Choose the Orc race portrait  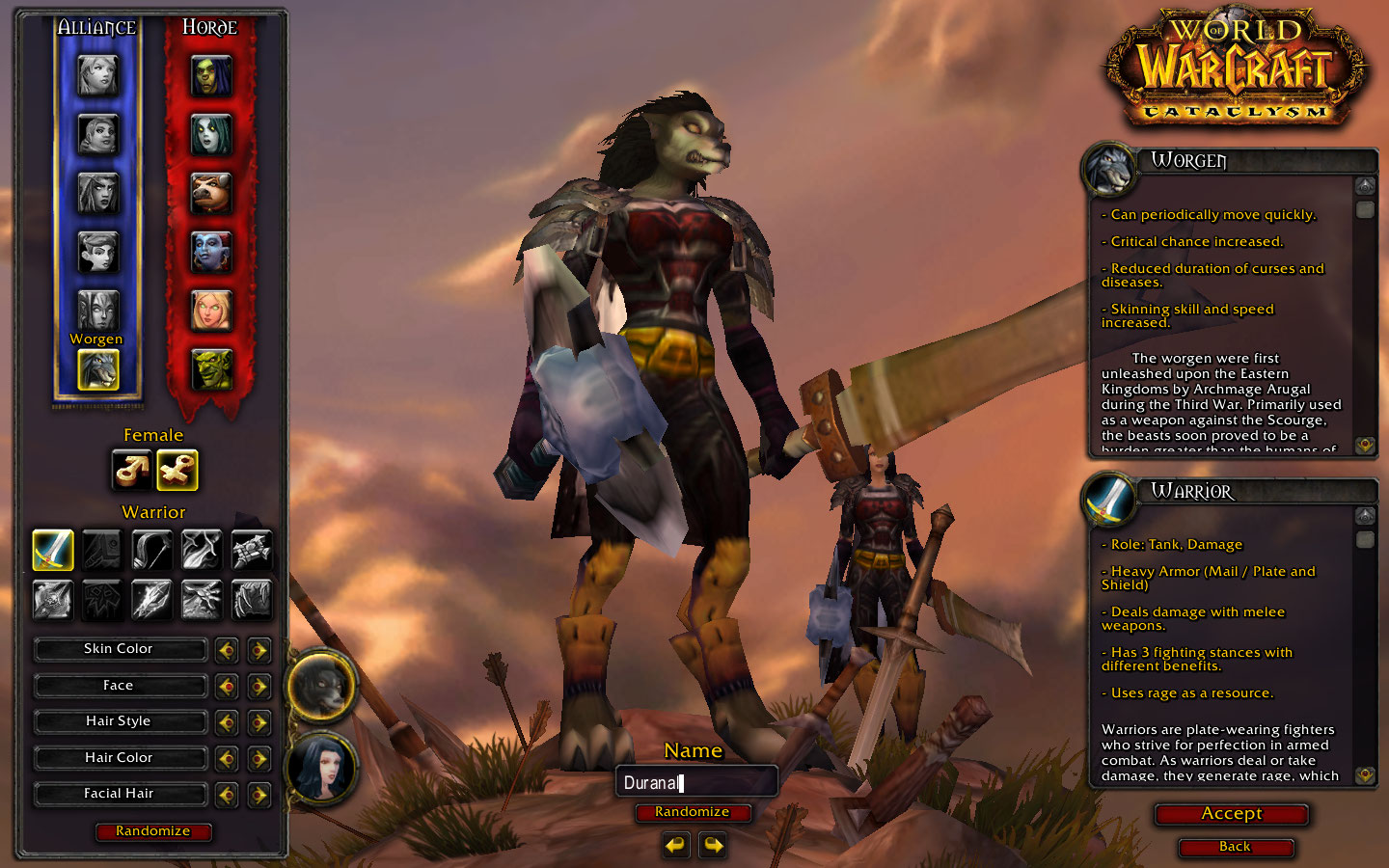tap(211, 75)
